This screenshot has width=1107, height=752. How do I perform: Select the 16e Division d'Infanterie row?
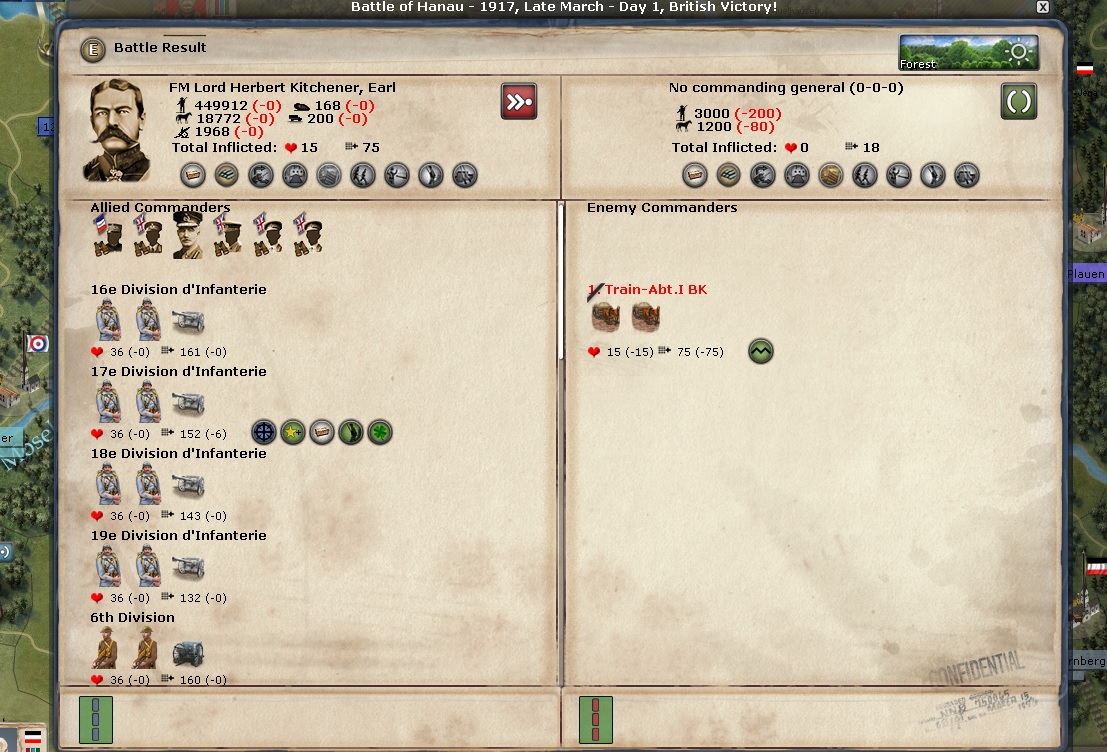(x=179, y=290)
